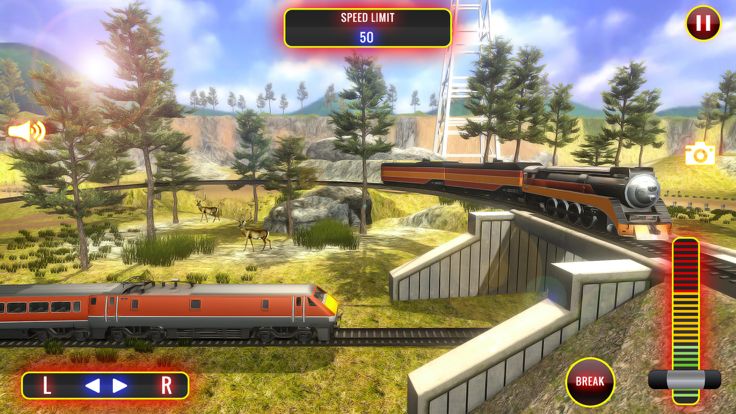Screen dimensions: 736x414
Task: Hit the BREAK button
Action: pos(590,382)
